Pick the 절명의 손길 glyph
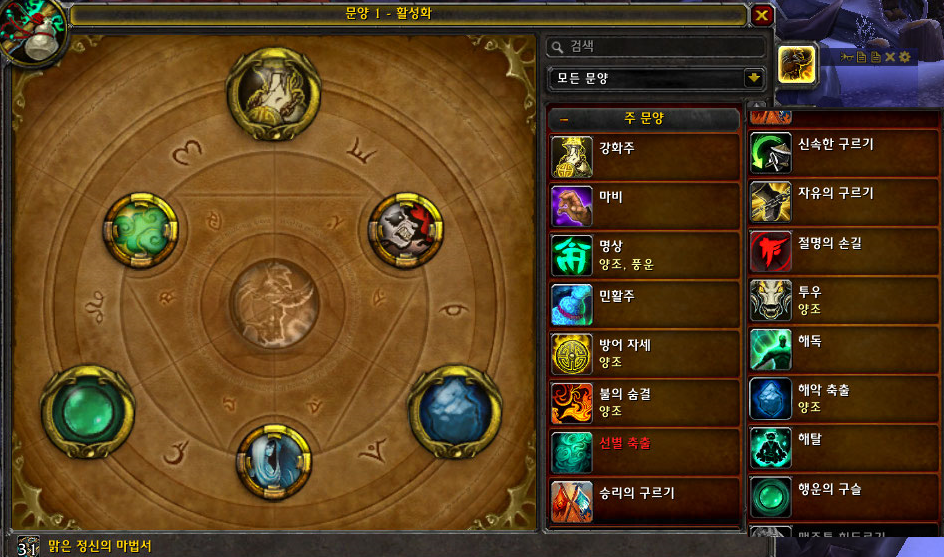The width and height of the screenshot is (944, 557). coord(845,250)
